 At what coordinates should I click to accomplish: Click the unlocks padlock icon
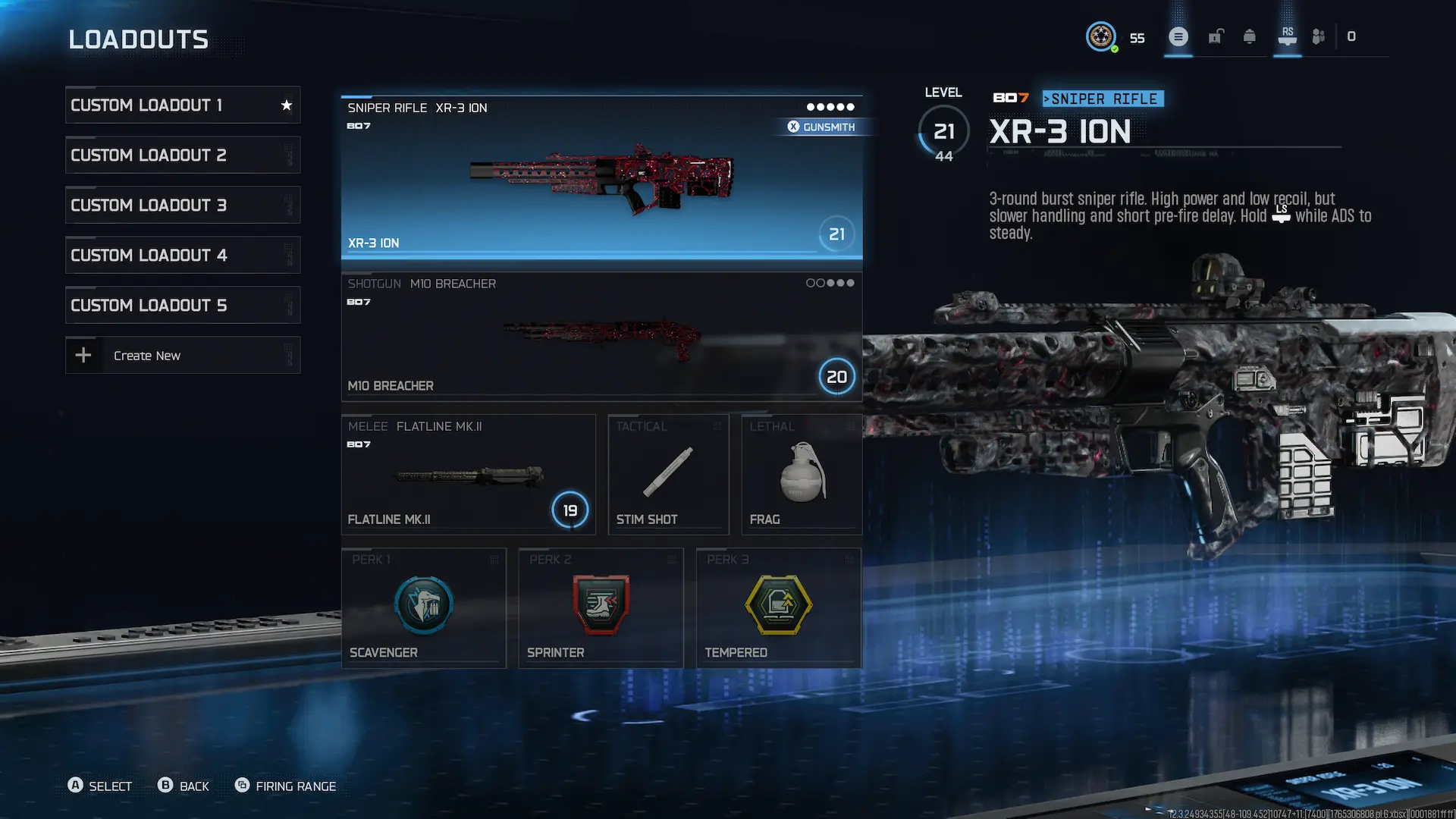1216,36
